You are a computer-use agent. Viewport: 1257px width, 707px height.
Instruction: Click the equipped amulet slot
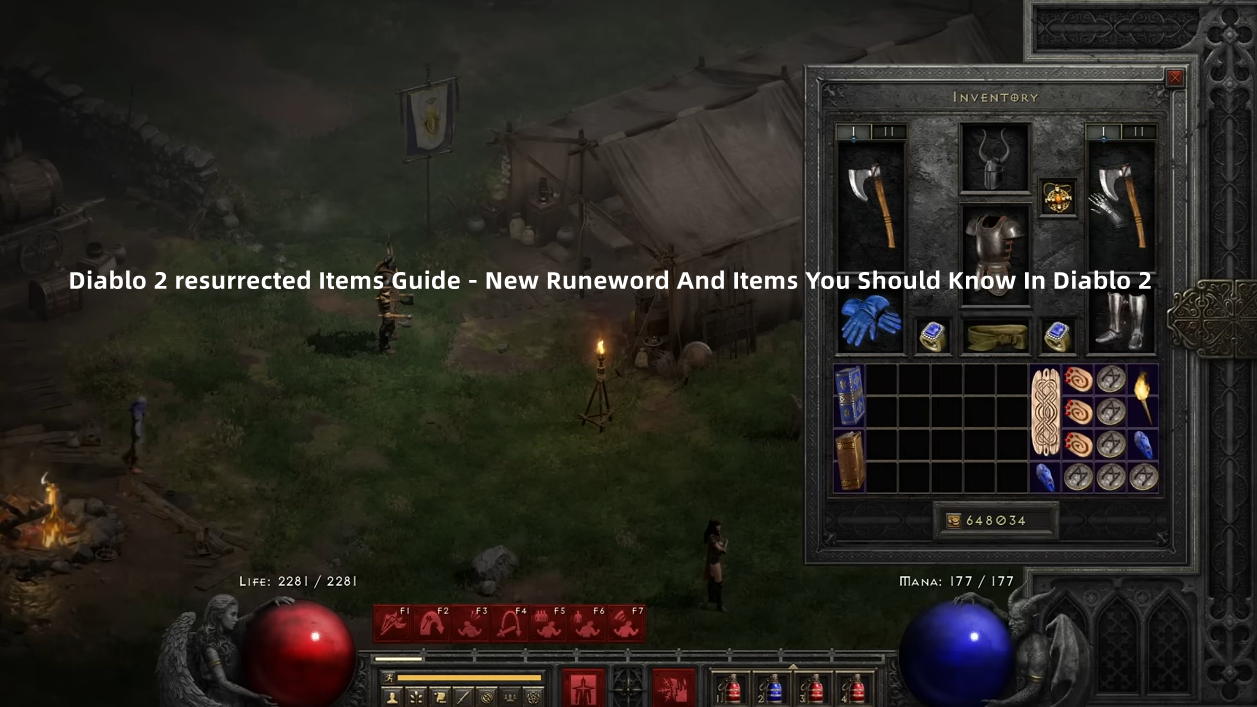click(1058, 197)
